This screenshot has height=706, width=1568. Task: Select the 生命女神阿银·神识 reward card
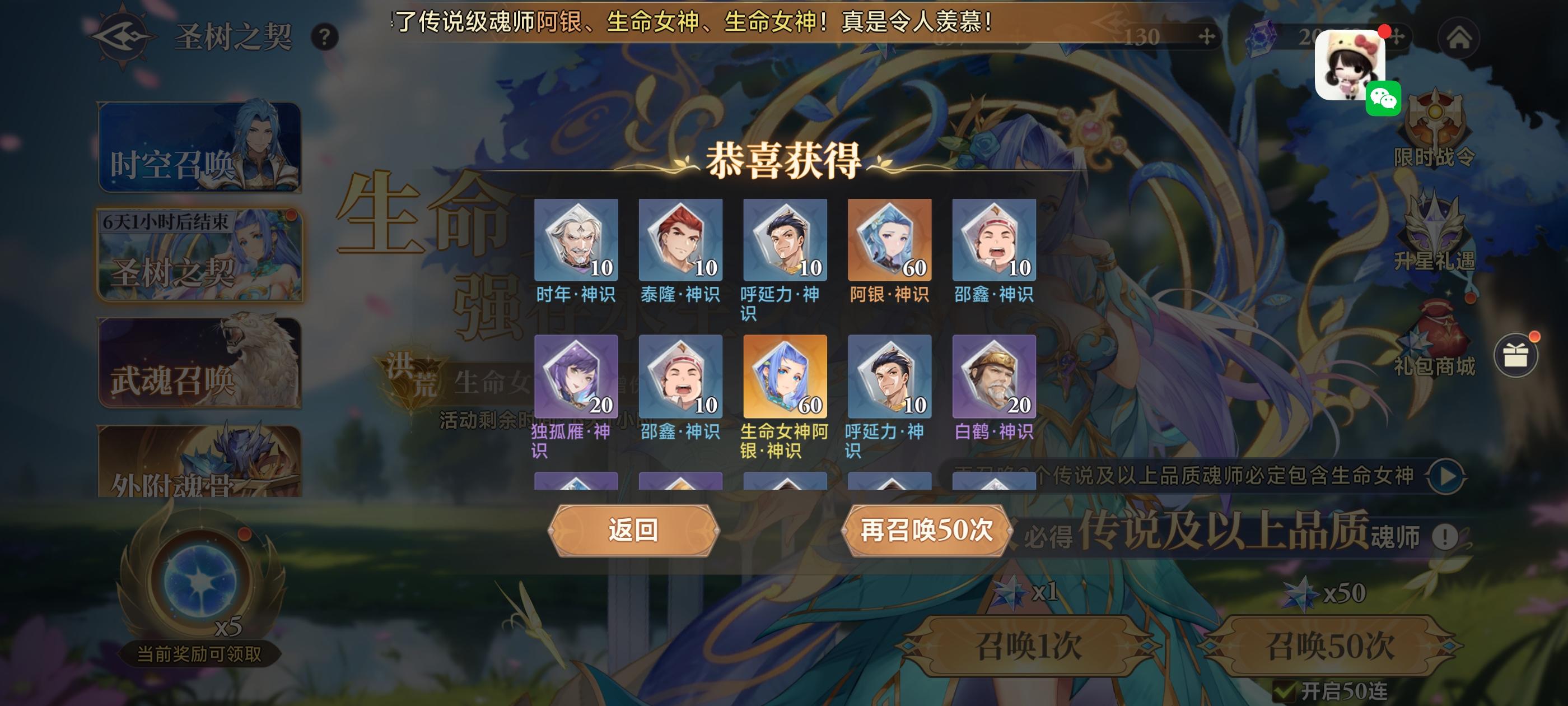click(x=785, y=376)
